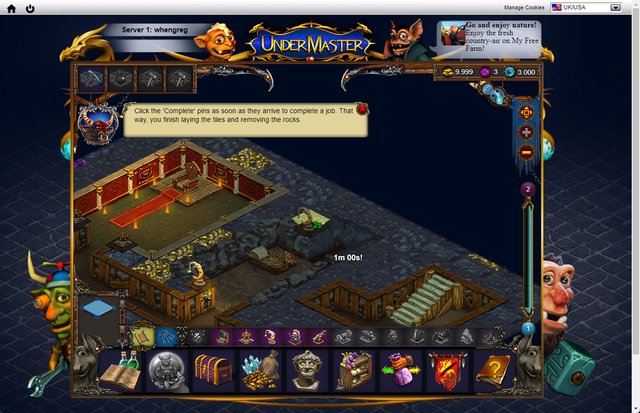The height and width of the screenshot is (413, 640).
Task: Open the red dragon banner menu
Action: pos(449,371)
